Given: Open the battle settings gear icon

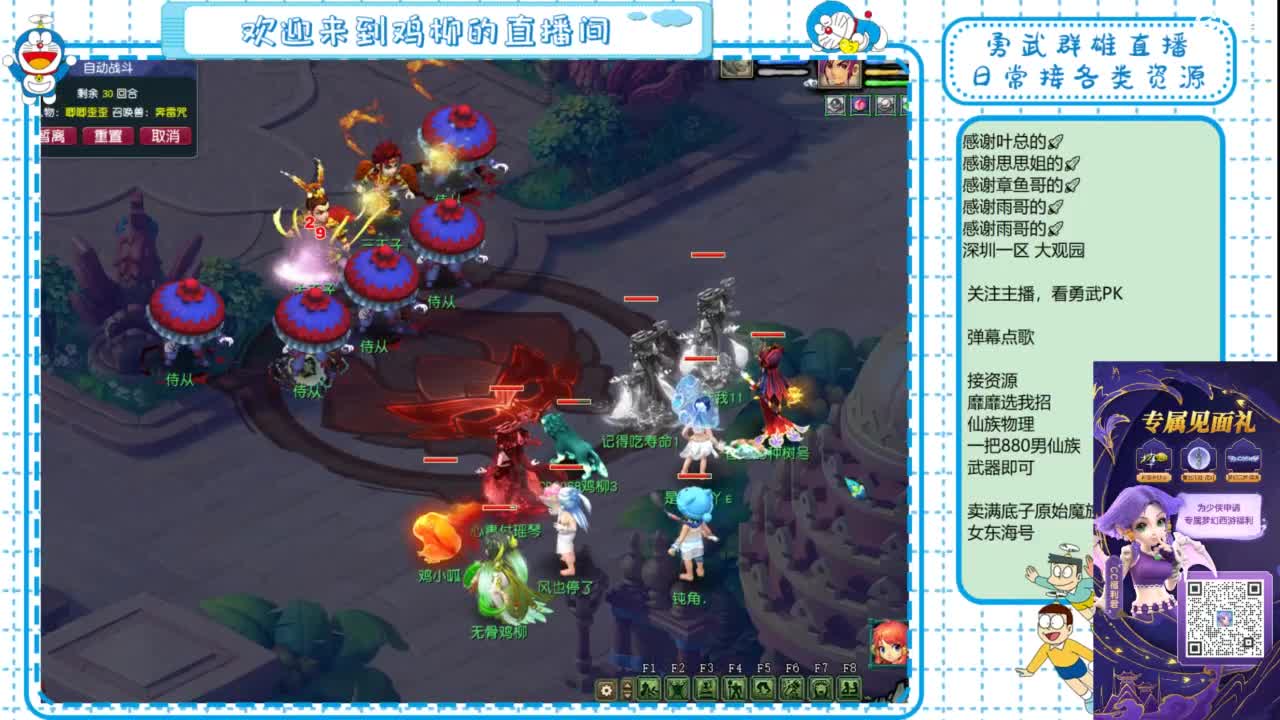Looking at the screenshot, I should [606, 690].
